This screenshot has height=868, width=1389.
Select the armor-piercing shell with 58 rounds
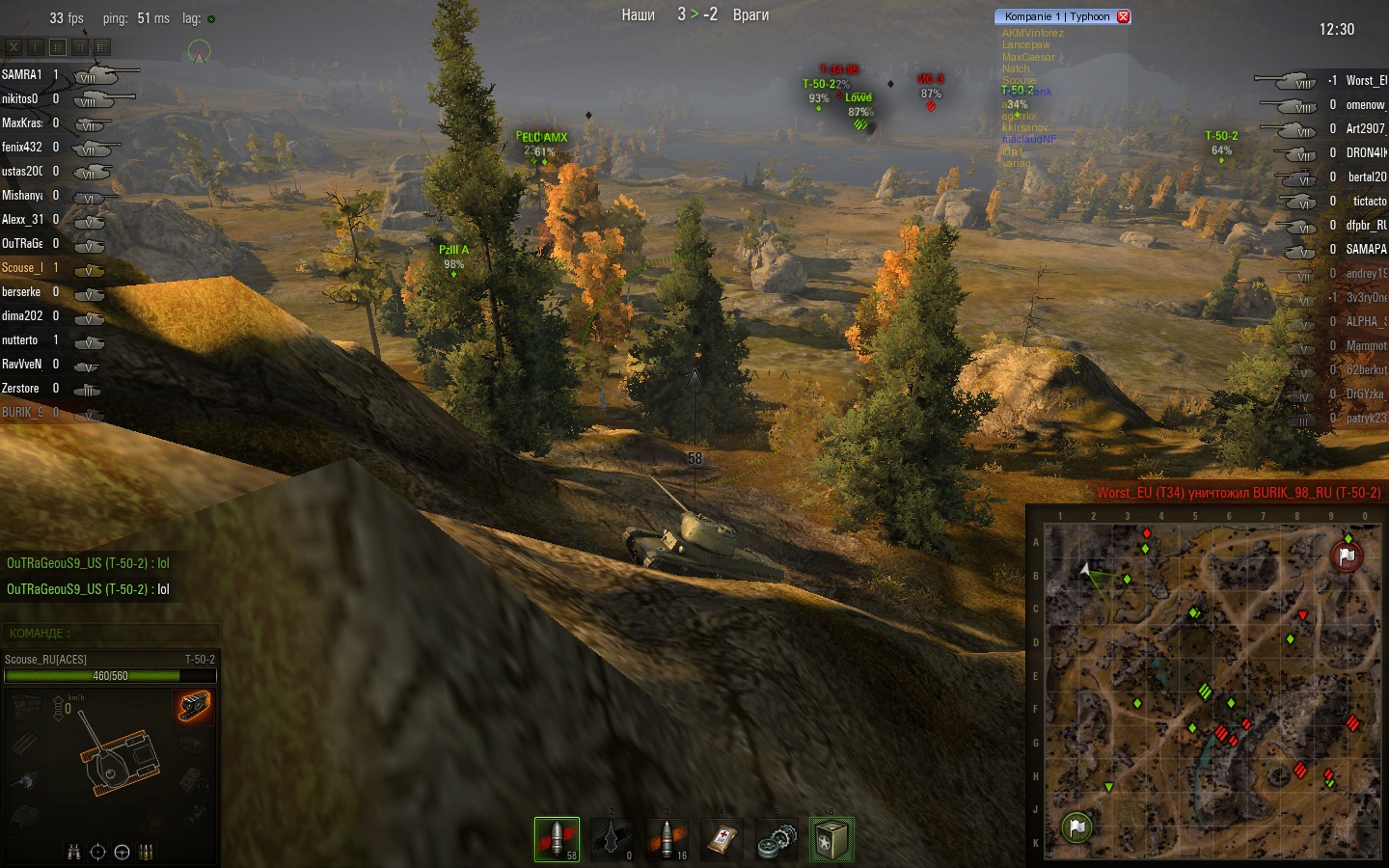click(x=557, y=838)
